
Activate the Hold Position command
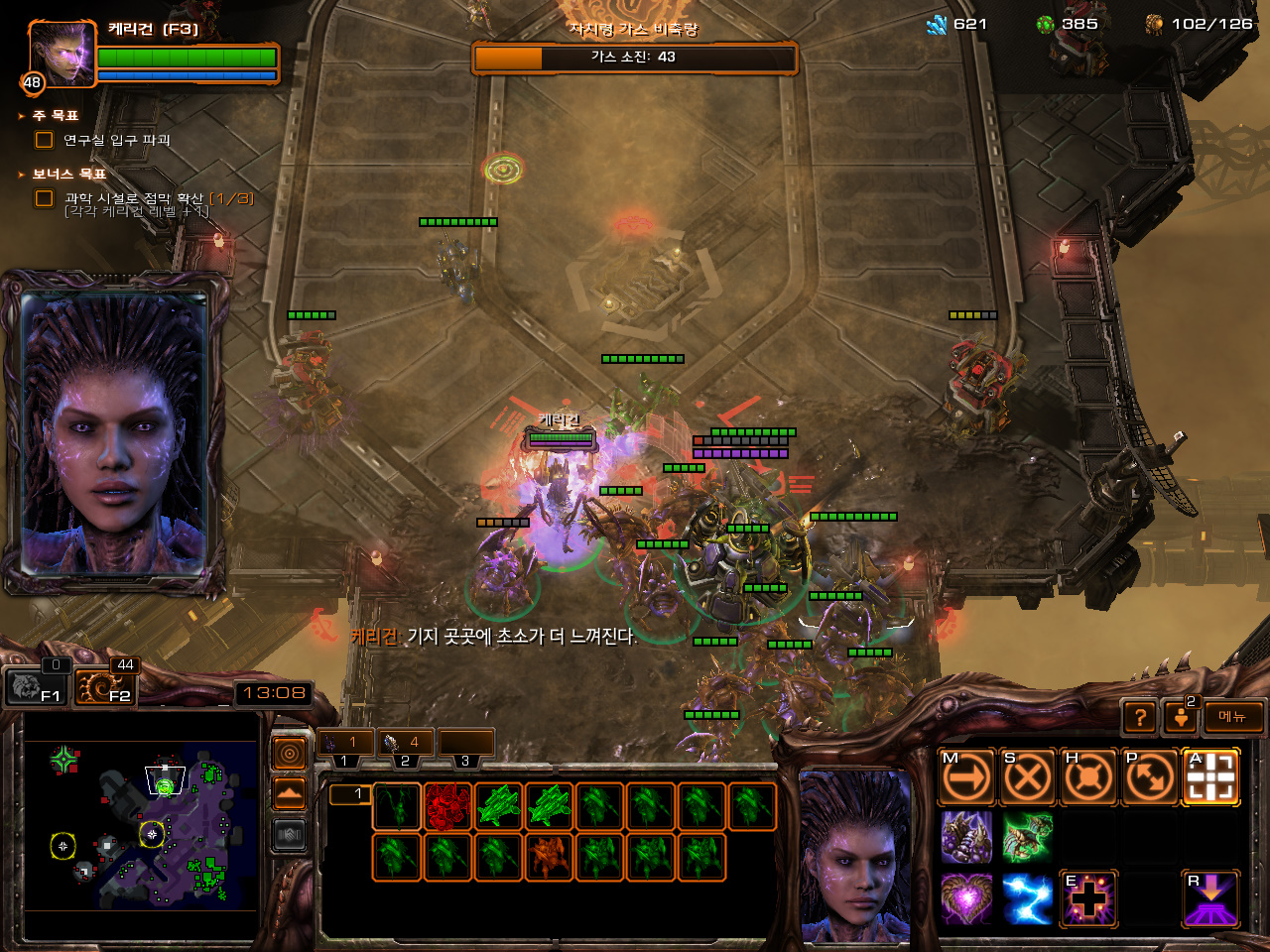click(1088, 777)
